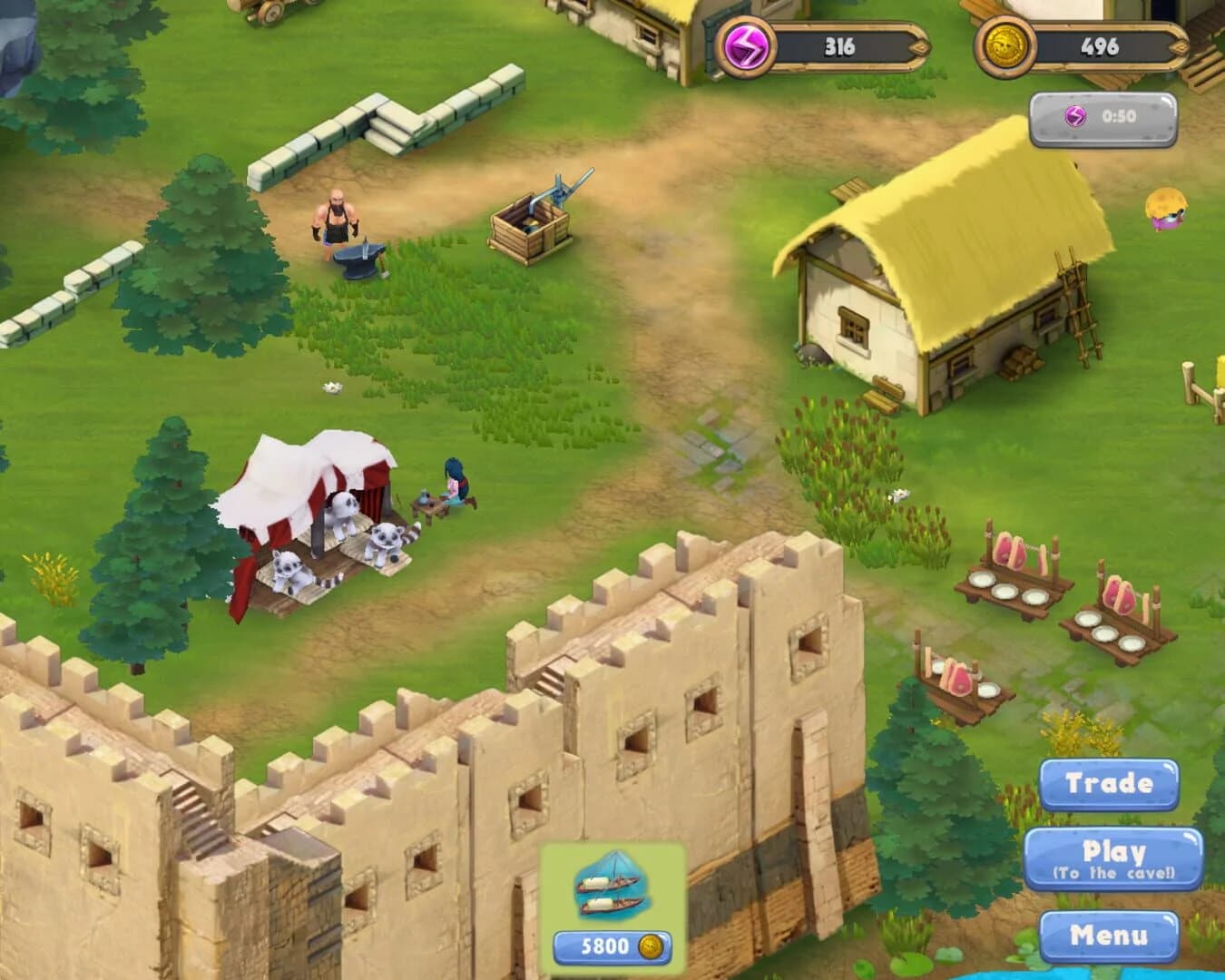Screen dimensions: 1225x980
Task: Click the blacksmith character
Action: coord(338,222)
